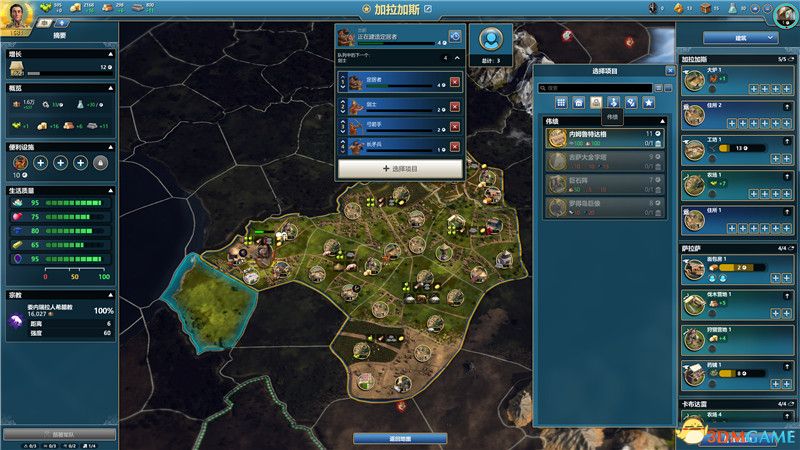Close the 选择项目 panel

pos(670,71)
